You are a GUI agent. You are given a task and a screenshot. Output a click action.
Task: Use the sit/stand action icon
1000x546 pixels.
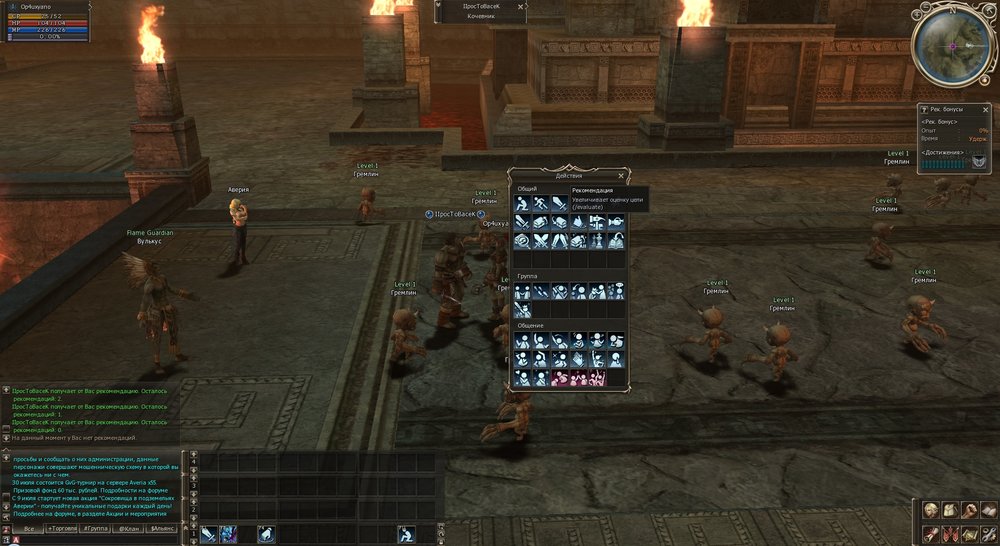[x=522, y=204]
